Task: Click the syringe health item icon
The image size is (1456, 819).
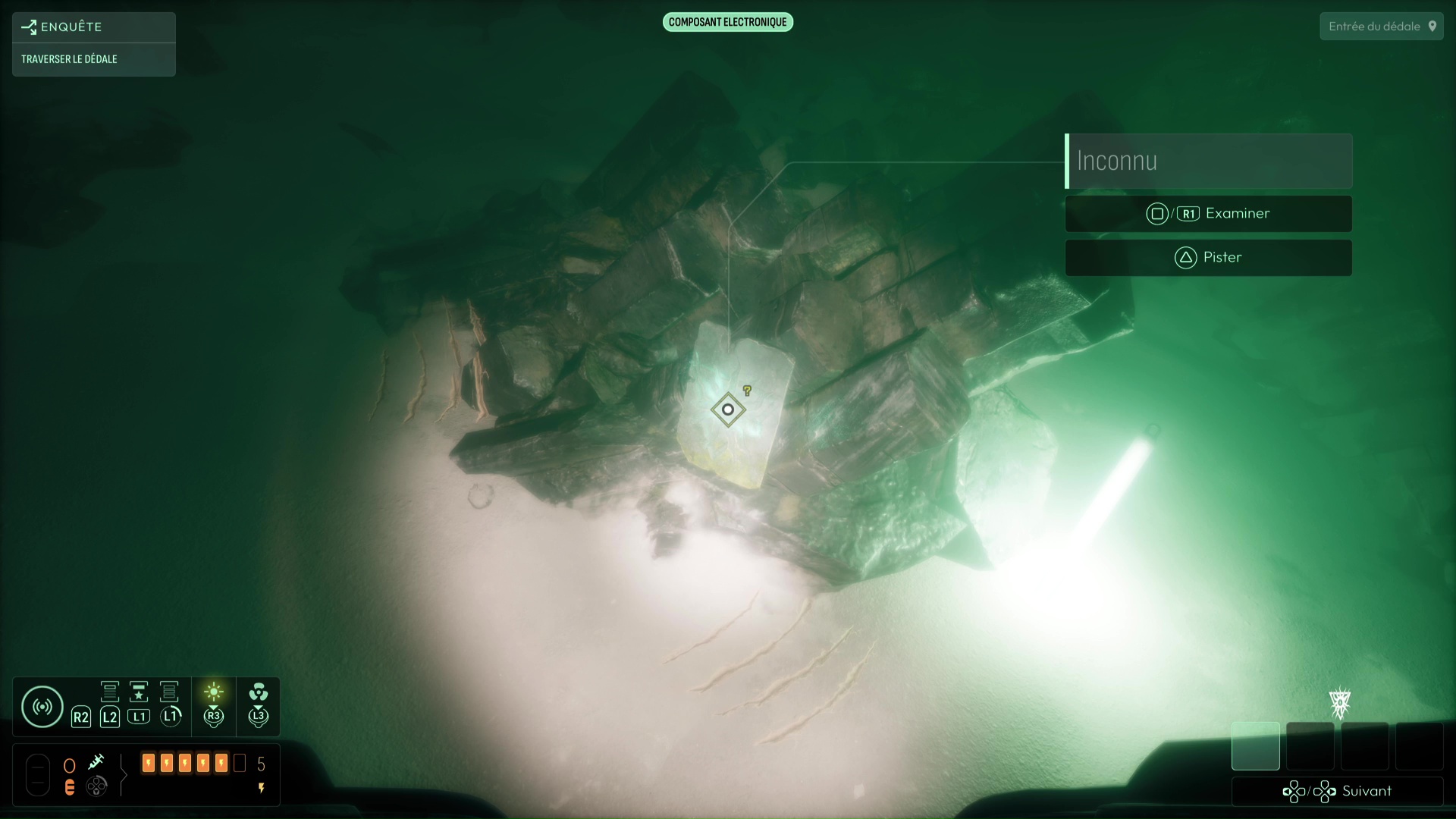Action: tap(98, 762)
